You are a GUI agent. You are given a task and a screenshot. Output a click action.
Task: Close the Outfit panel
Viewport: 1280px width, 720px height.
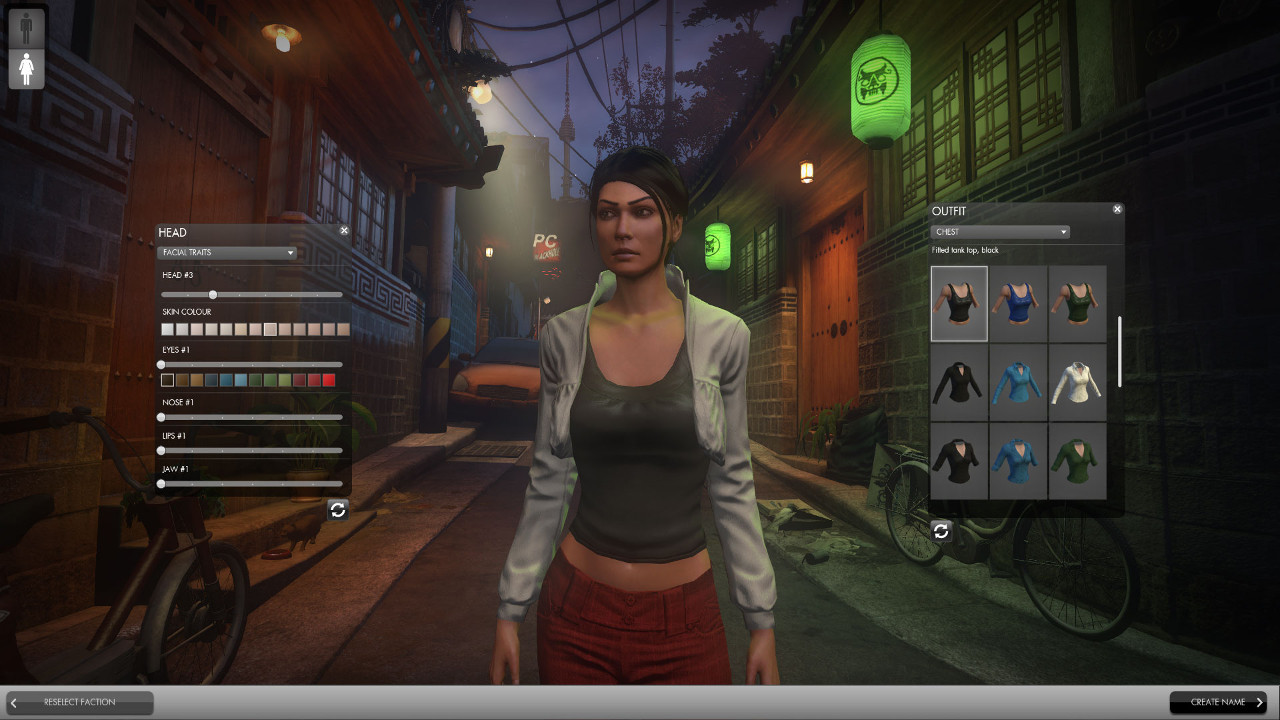pos(1117,210)
